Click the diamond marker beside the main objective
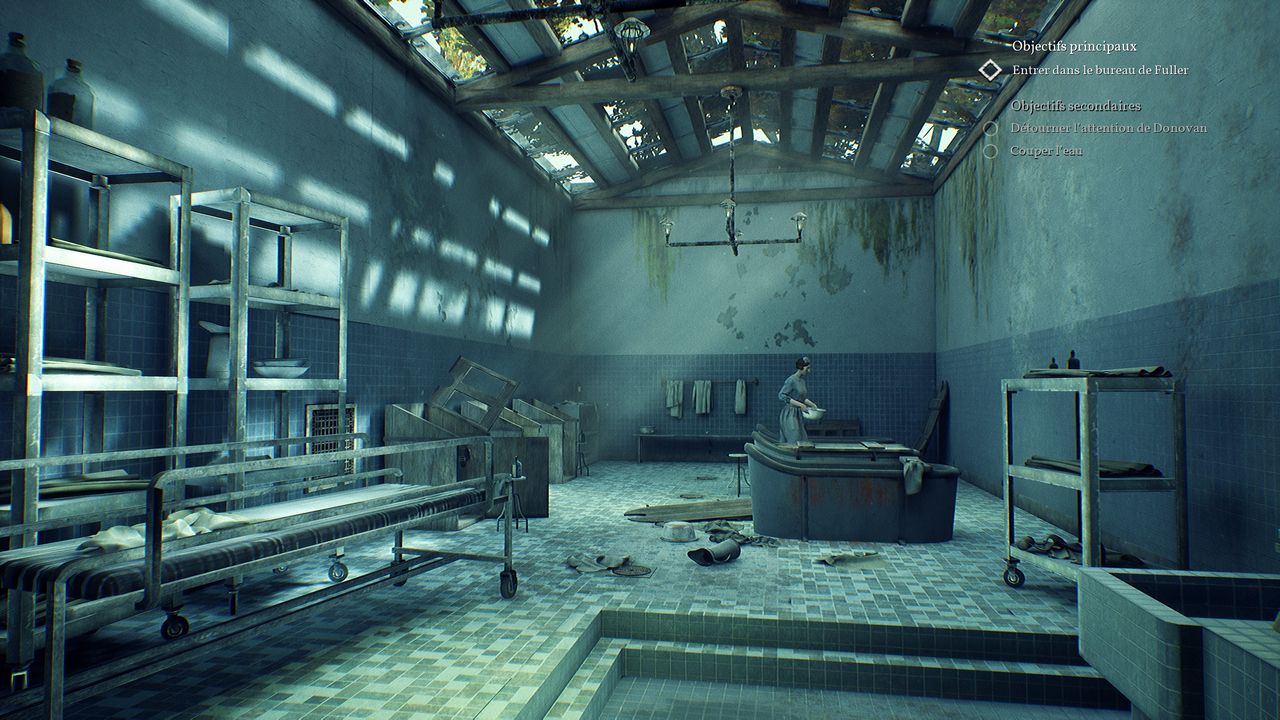Screen dimensions: 1280x720 990,70
